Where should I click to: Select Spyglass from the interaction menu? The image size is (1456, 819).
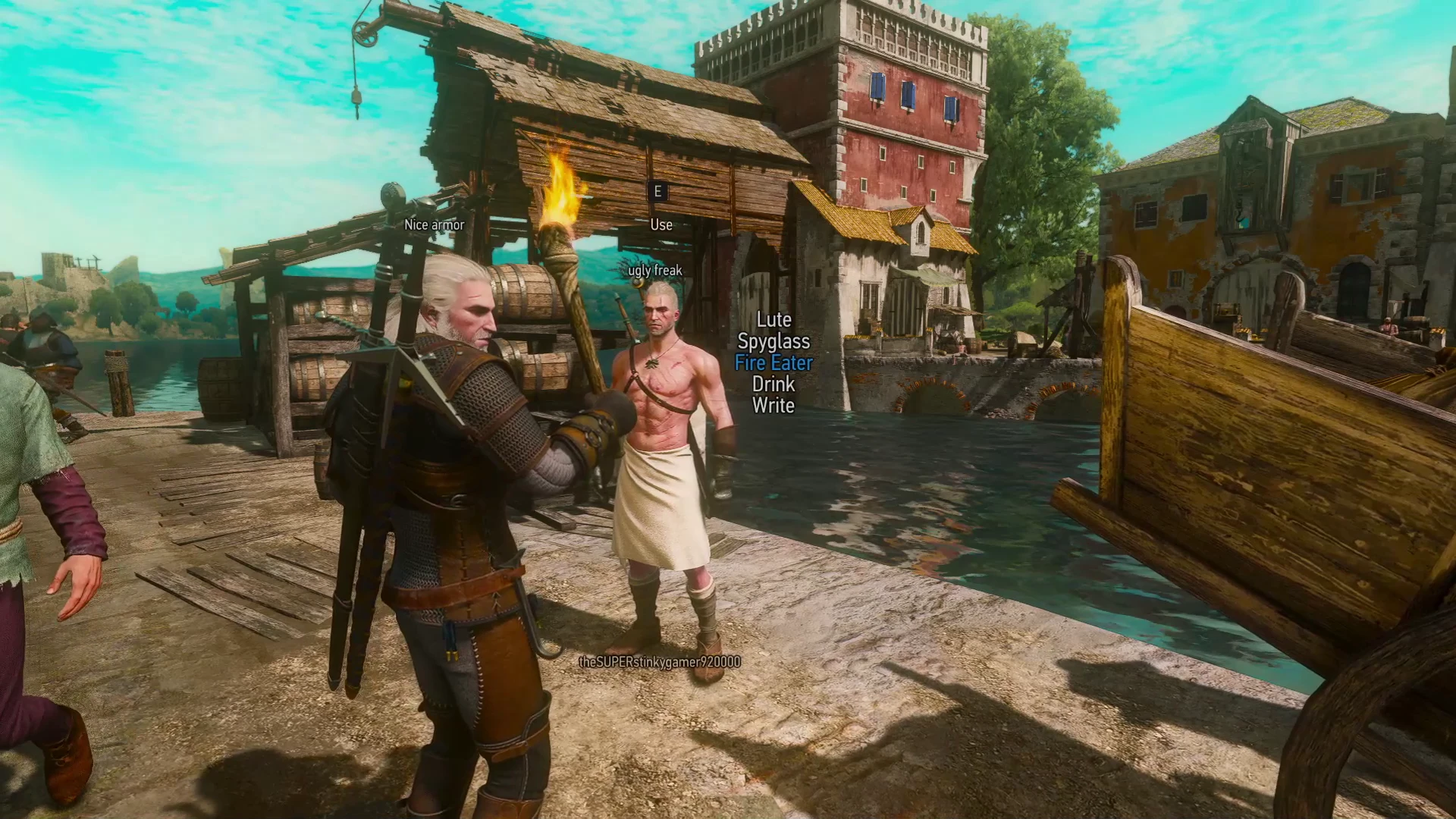pyautogui.click(x=773, y=342)
